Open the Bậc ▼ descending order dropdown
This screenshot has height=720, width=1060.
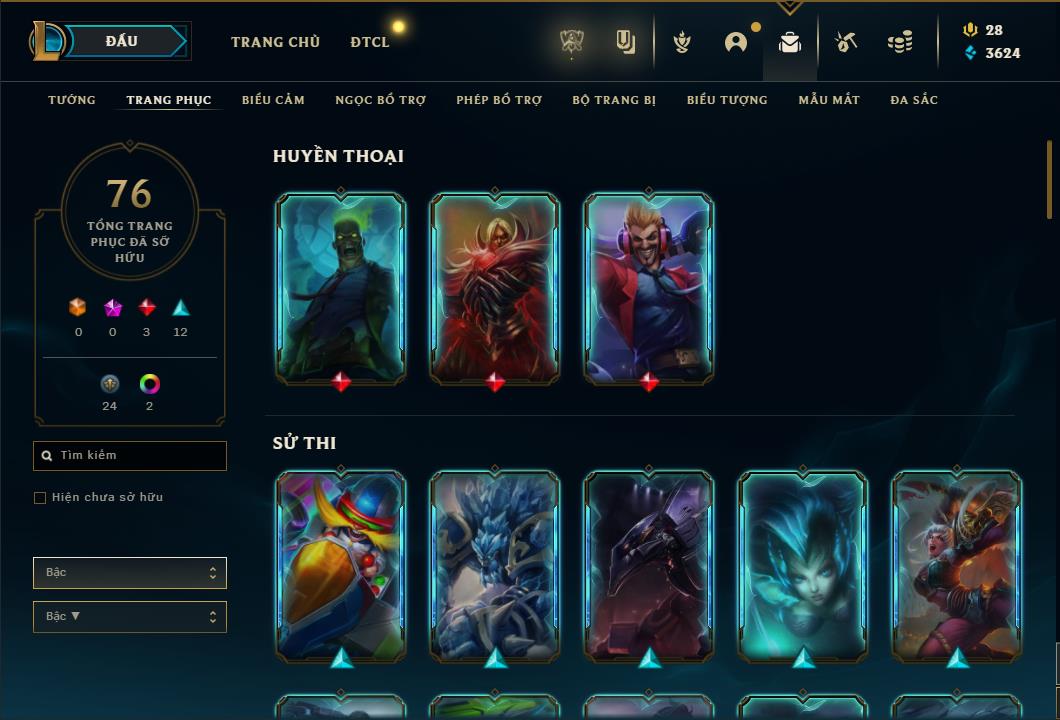click(x=130, y=617)
